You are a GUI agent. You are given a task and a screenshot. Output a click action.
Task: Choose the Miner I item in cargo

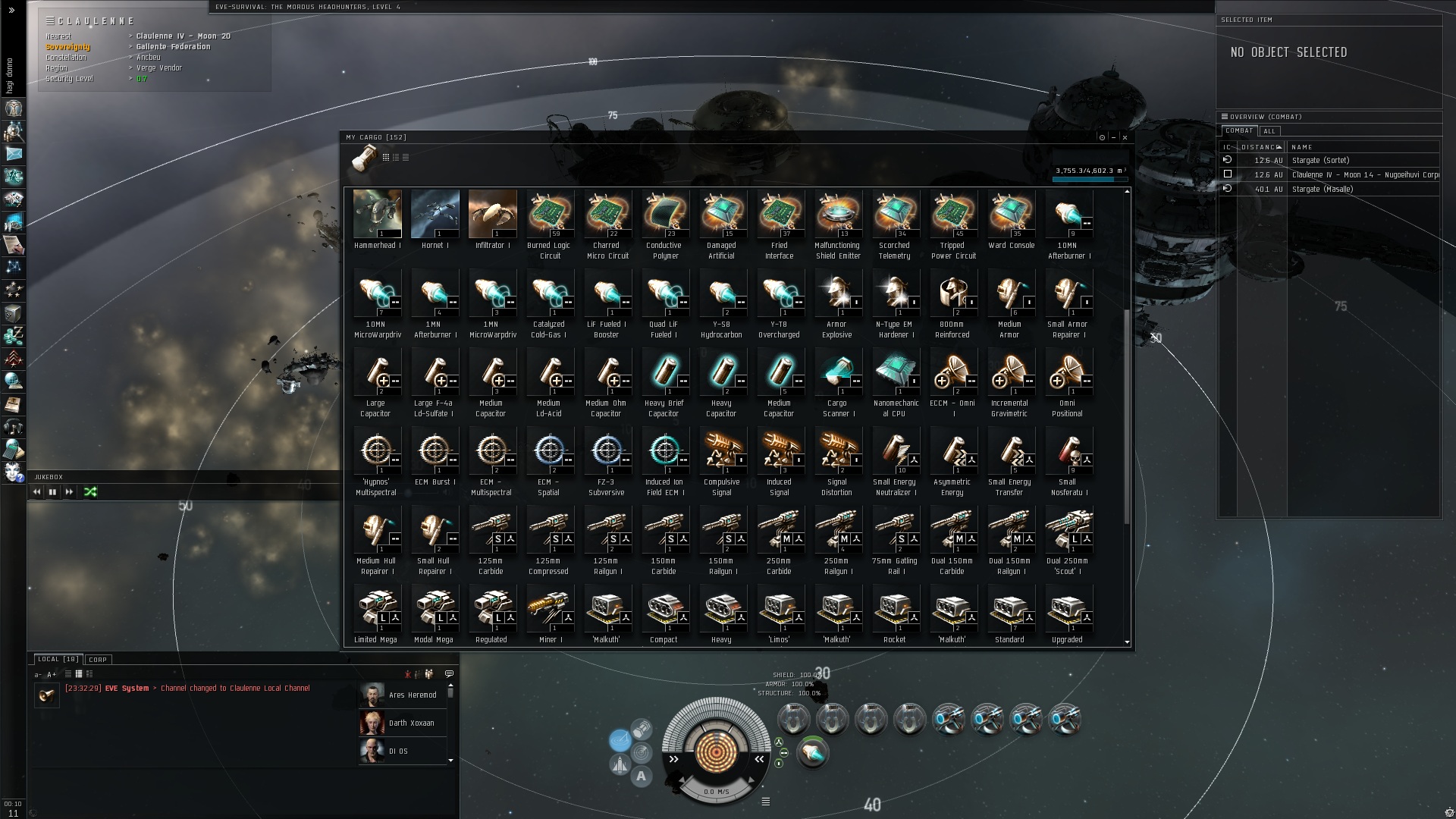click(549, 609)
